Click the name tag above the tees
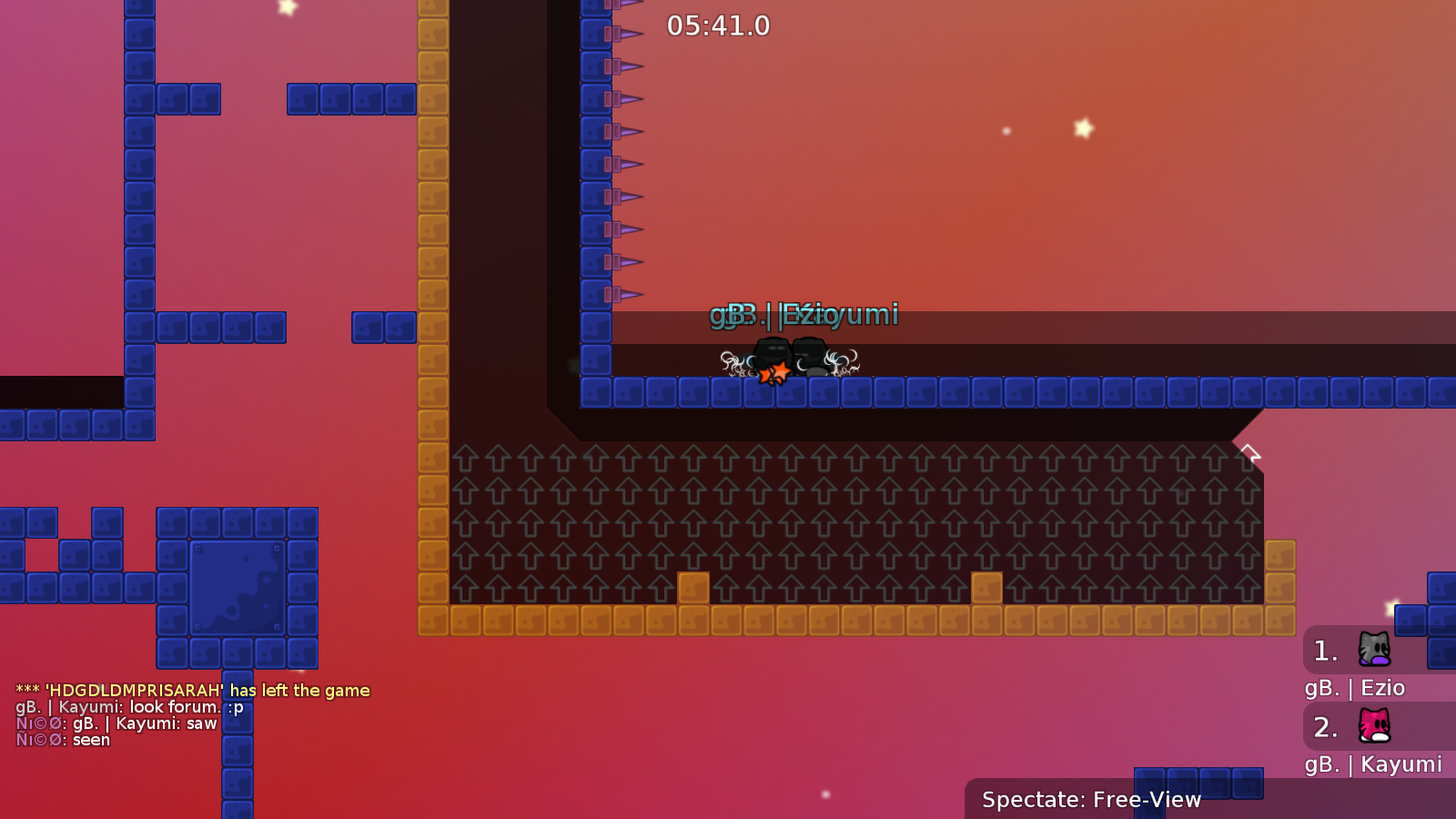1456x819 pixels. click(x=804, y=314)
